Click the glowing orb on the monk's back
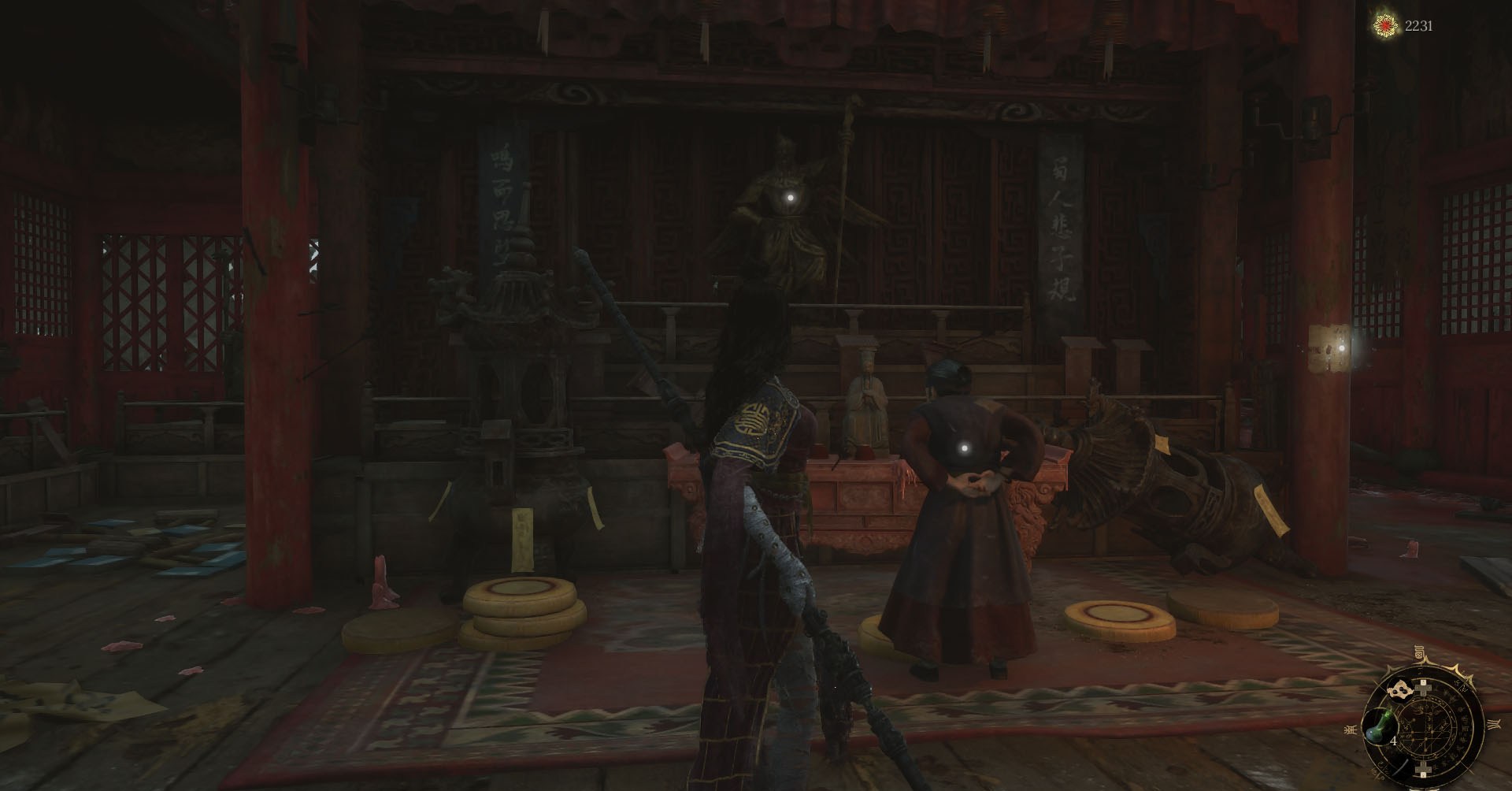1512x791 pixels. click(965, 449)
